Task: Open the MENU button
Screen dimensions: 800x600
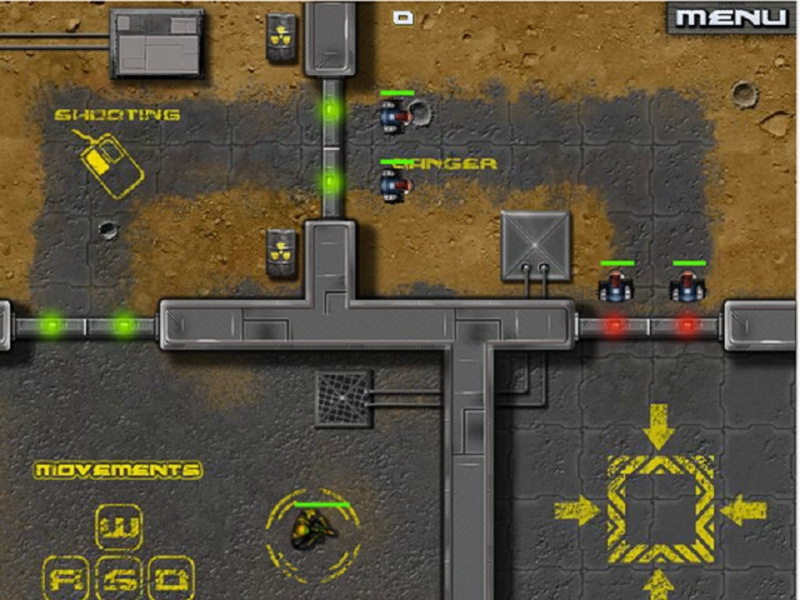Action: 732,17
